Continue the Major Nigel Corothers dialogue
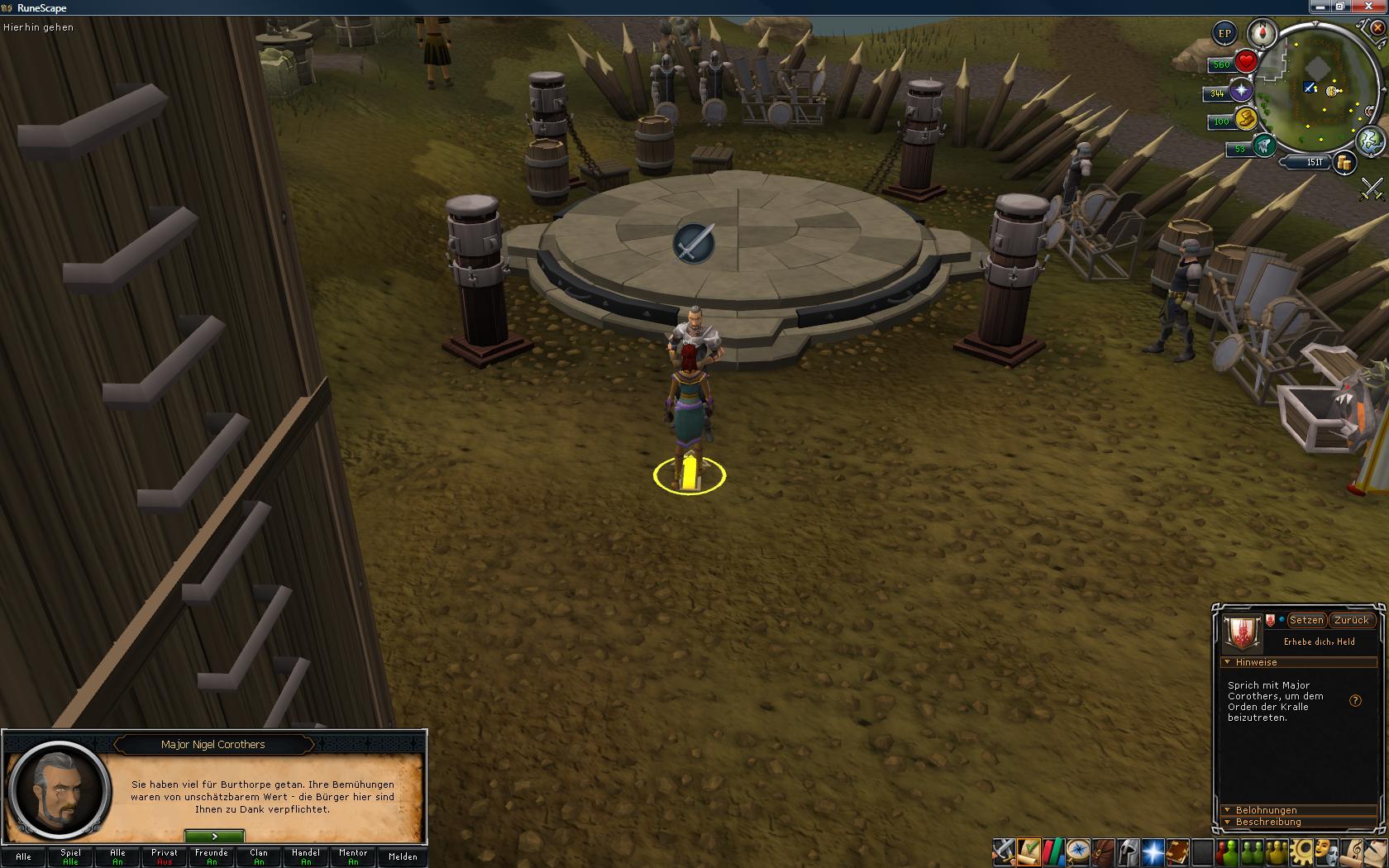This screenshot has height=868, width=1389. (214, 837)
